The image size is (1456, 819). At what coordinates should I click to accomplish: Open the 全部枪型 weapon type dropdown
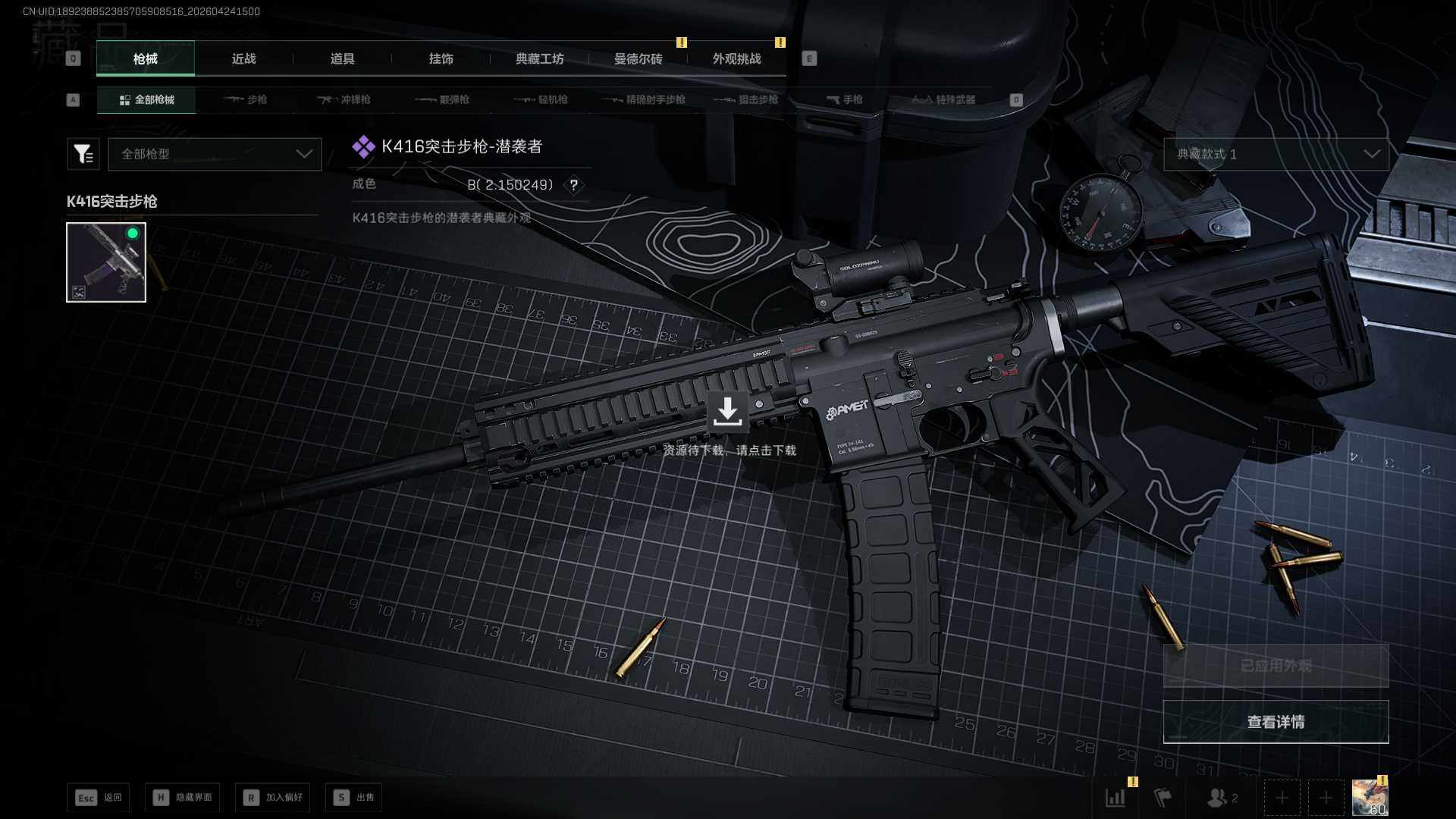[x=215, y=154]
